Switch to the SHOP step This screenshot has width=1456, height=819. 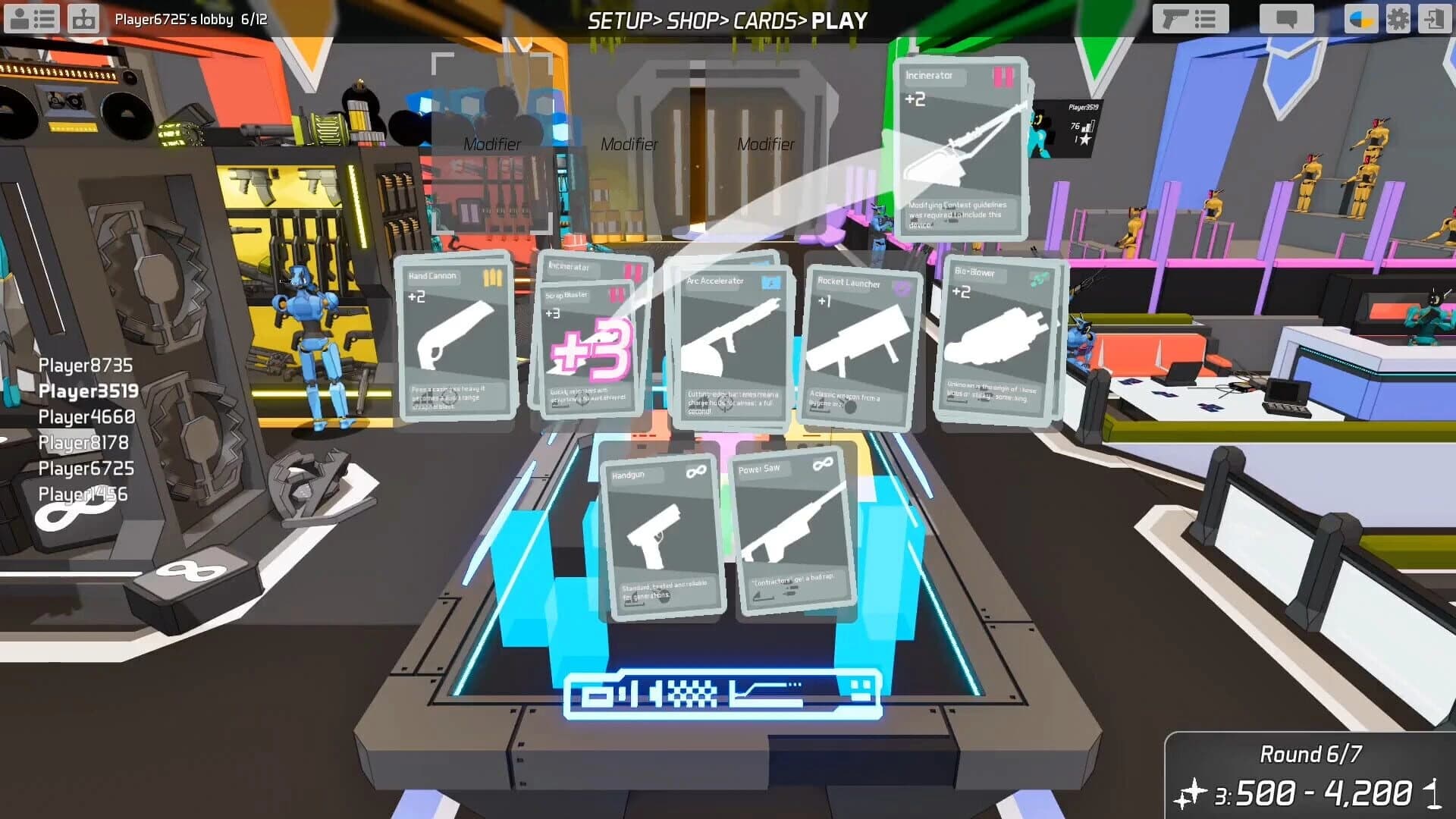692,20
